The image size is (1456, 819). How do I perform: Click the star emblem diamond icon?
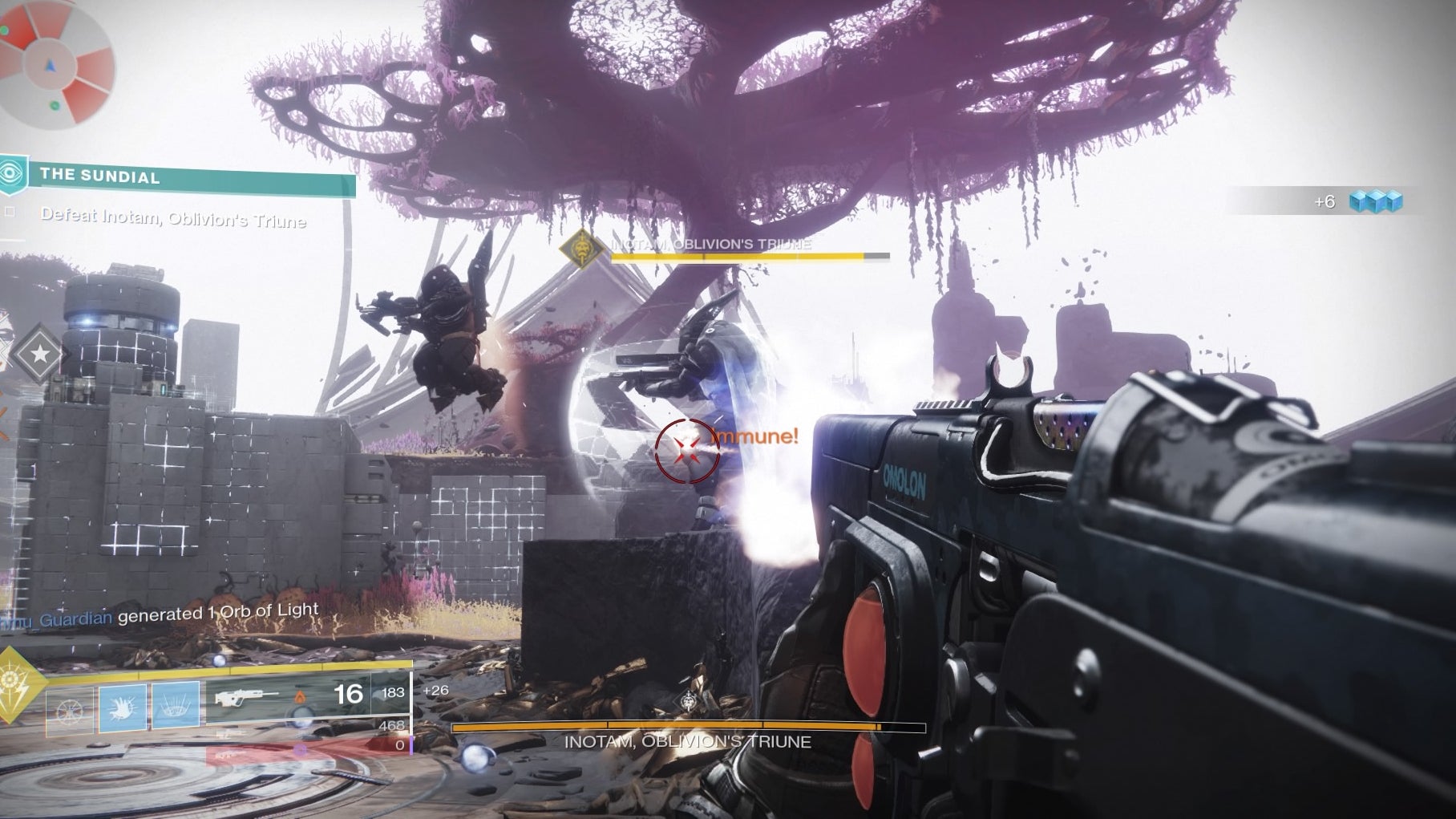[37, 353]
